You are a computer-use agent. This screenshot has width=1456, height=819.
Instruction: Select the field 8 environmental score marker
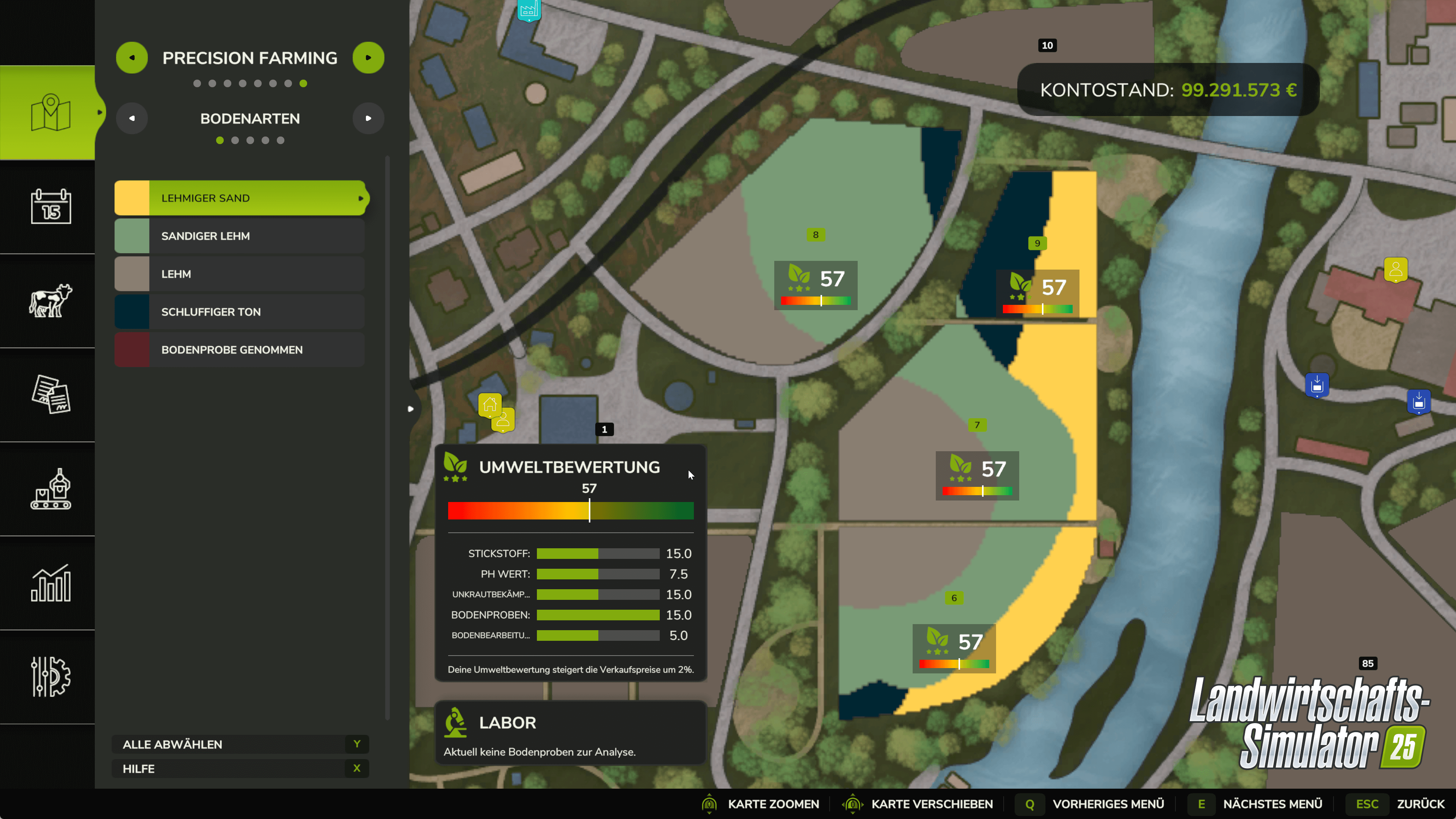pyautogui.click(x=815, y=285)
